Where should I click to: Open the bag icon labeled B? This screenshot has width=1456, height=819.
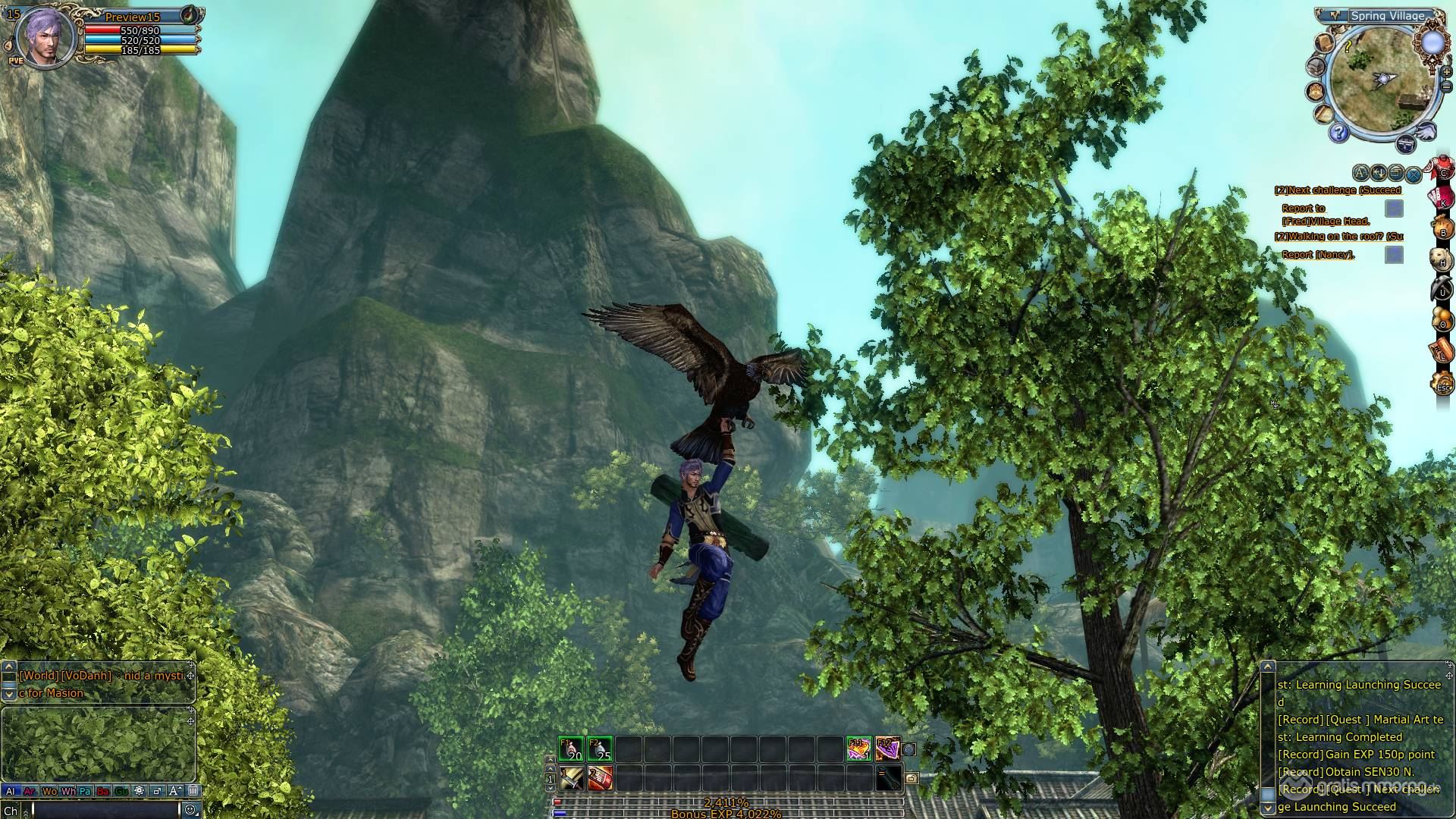tap(1442, 227)
